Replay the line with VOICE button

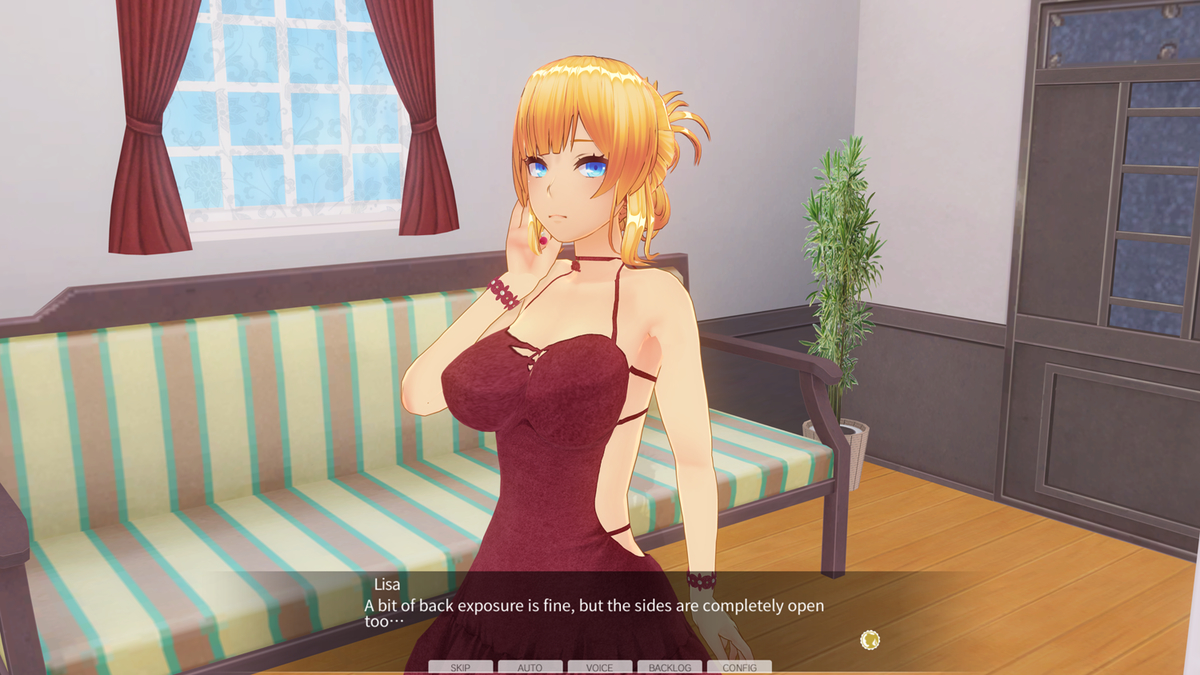(600, 667)
